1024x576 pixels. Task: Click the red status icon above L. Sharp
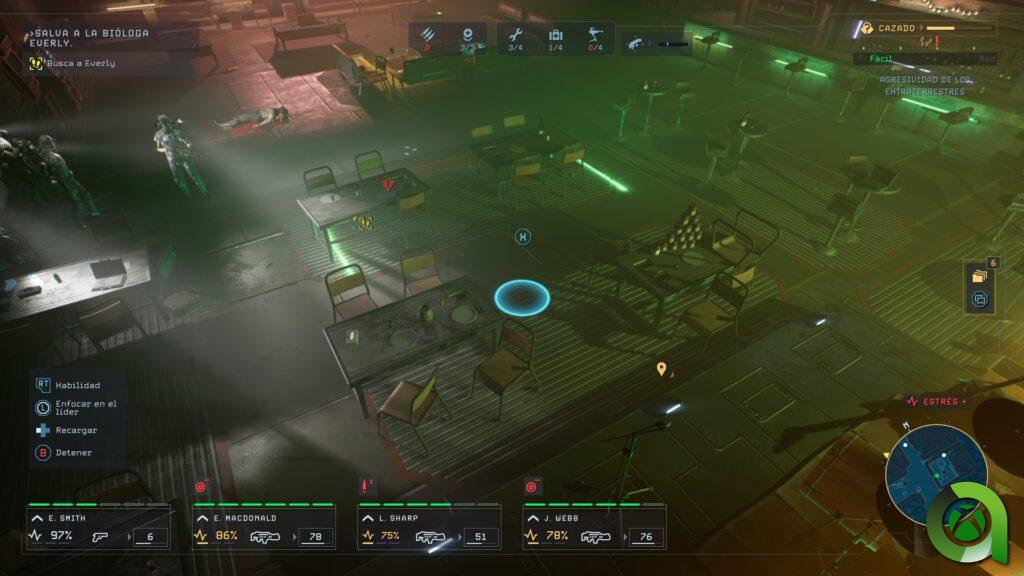click(x=366, y=486)
